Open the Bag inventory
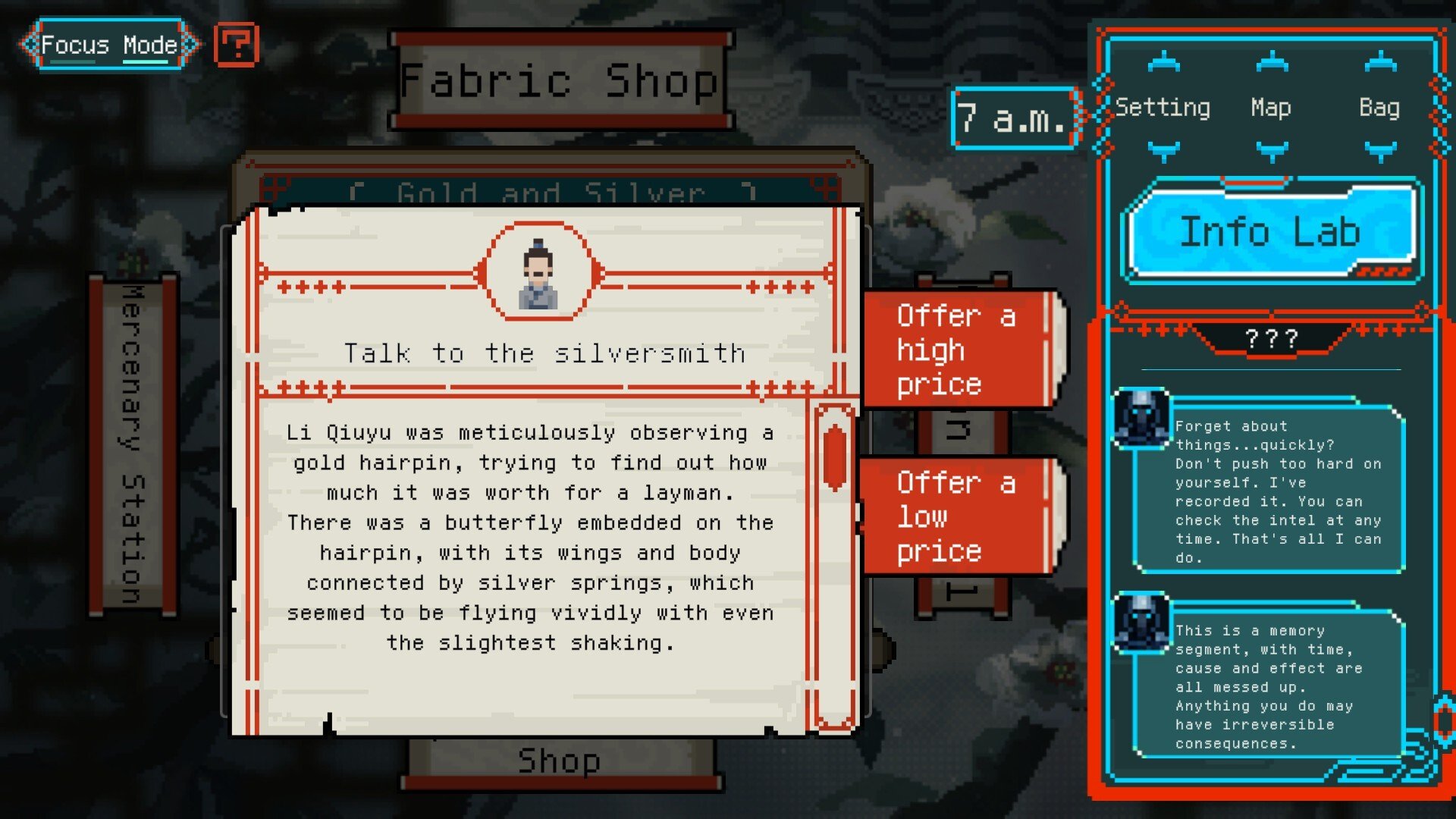The width and height of the screenshot is (1456, 819). 1379,108
